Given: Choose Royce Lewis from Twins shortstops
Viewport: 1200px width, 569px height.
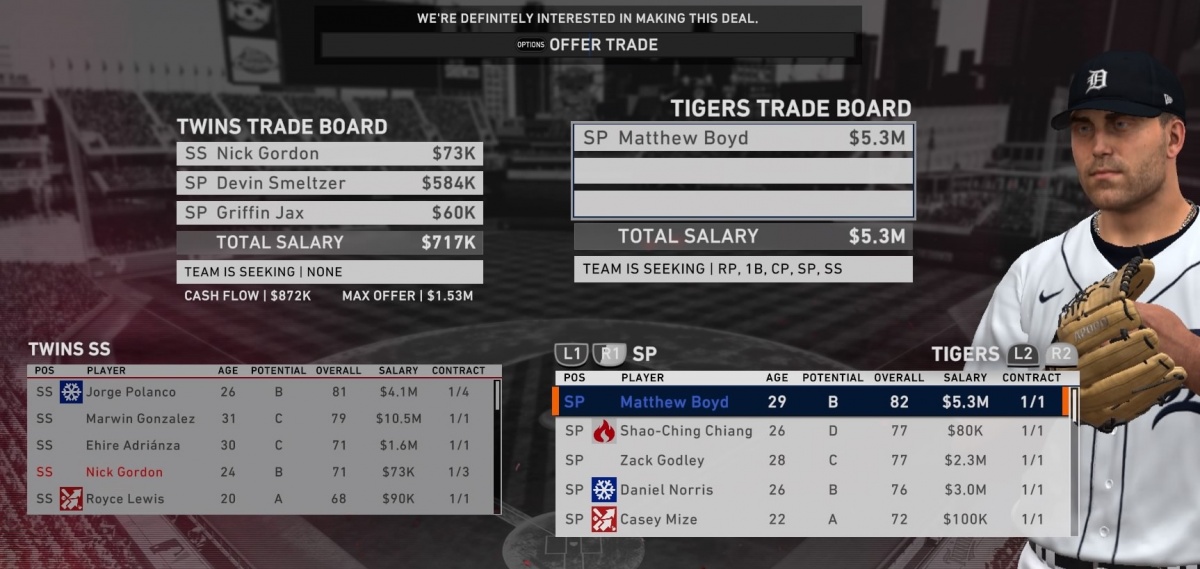Looking at the screenshot, I should coord(260,499).
